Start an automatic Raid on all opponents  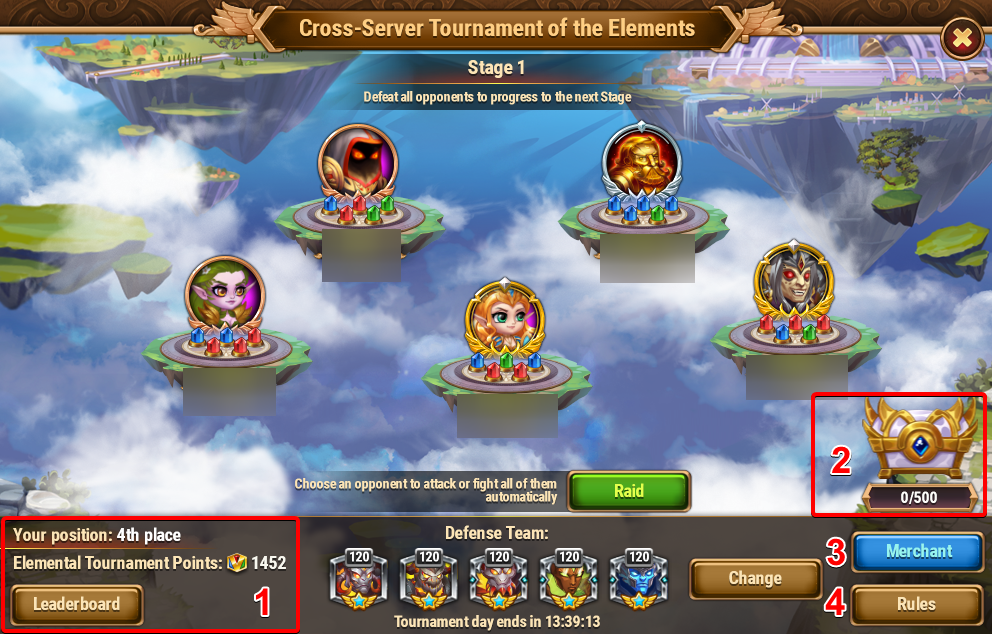pos(629,491)
